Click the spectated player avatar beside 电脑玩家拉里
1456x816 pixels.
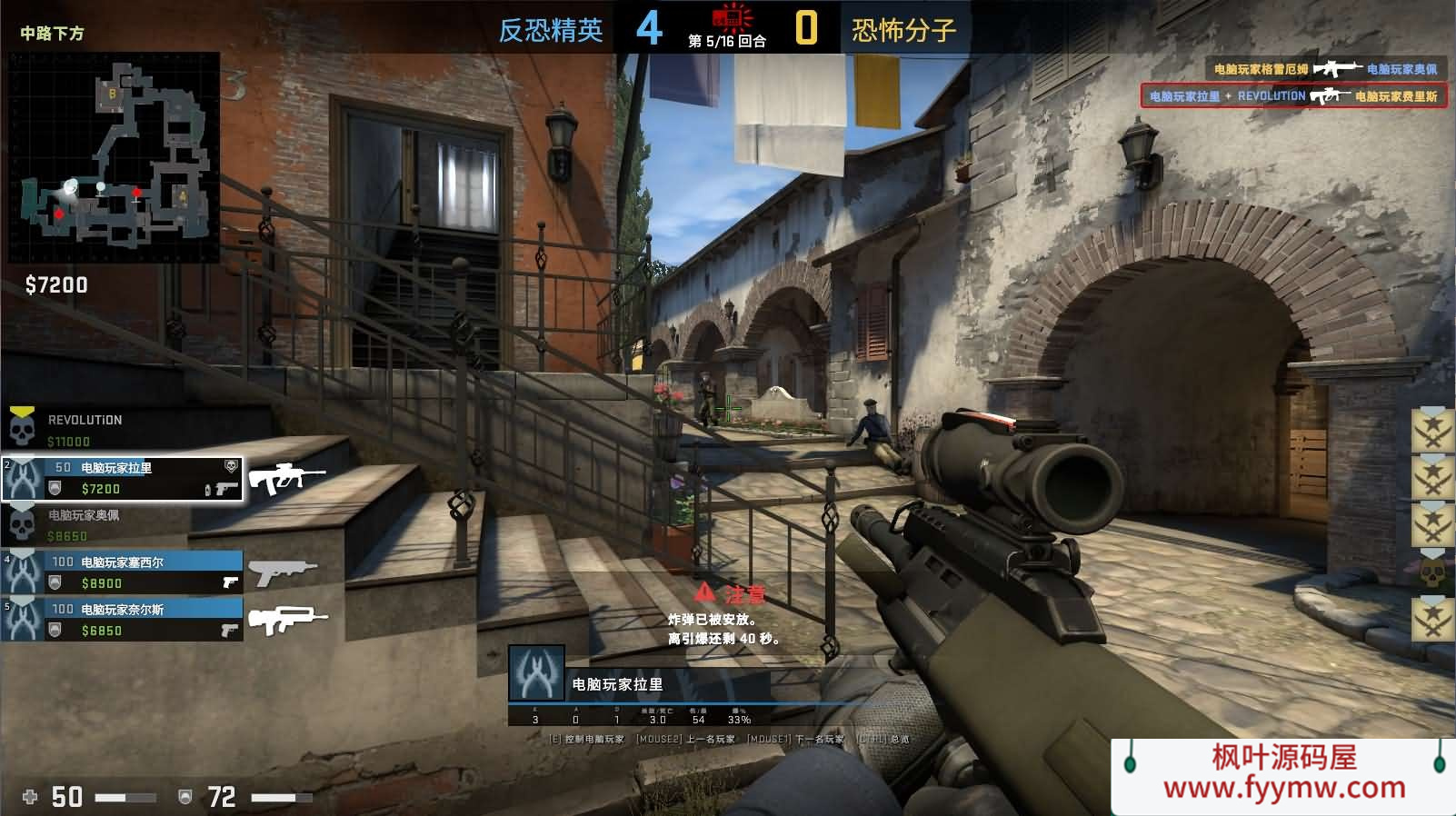pyautogui.click(x=536, y=673)
